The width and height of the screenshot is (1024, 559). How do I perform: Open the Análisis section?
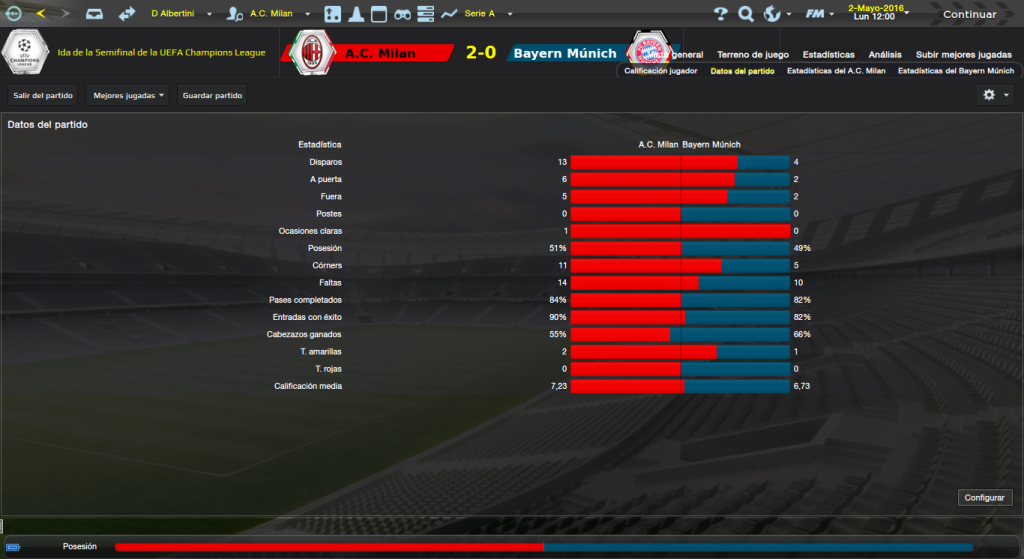coord(885,54)
